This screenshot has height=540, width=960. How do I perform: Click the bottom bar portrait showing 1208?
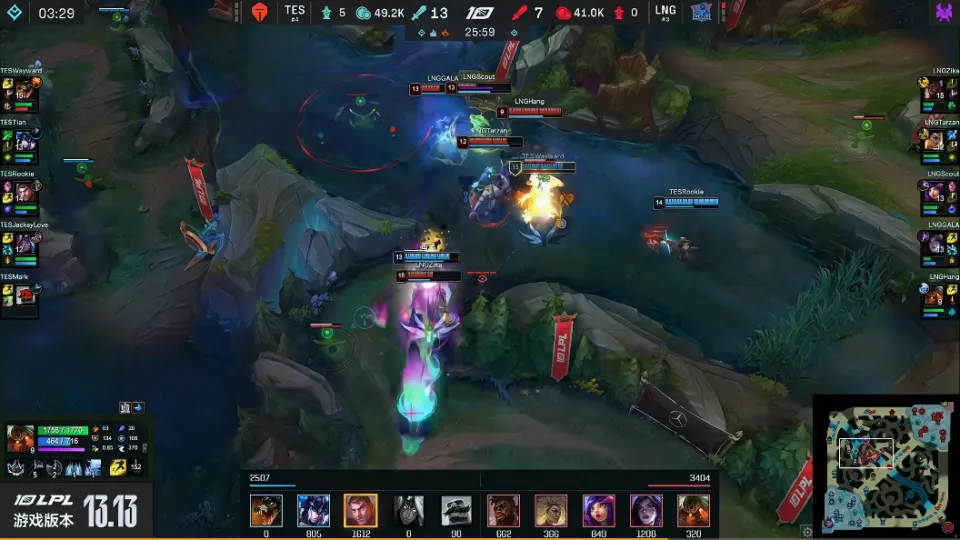point(646,510)
